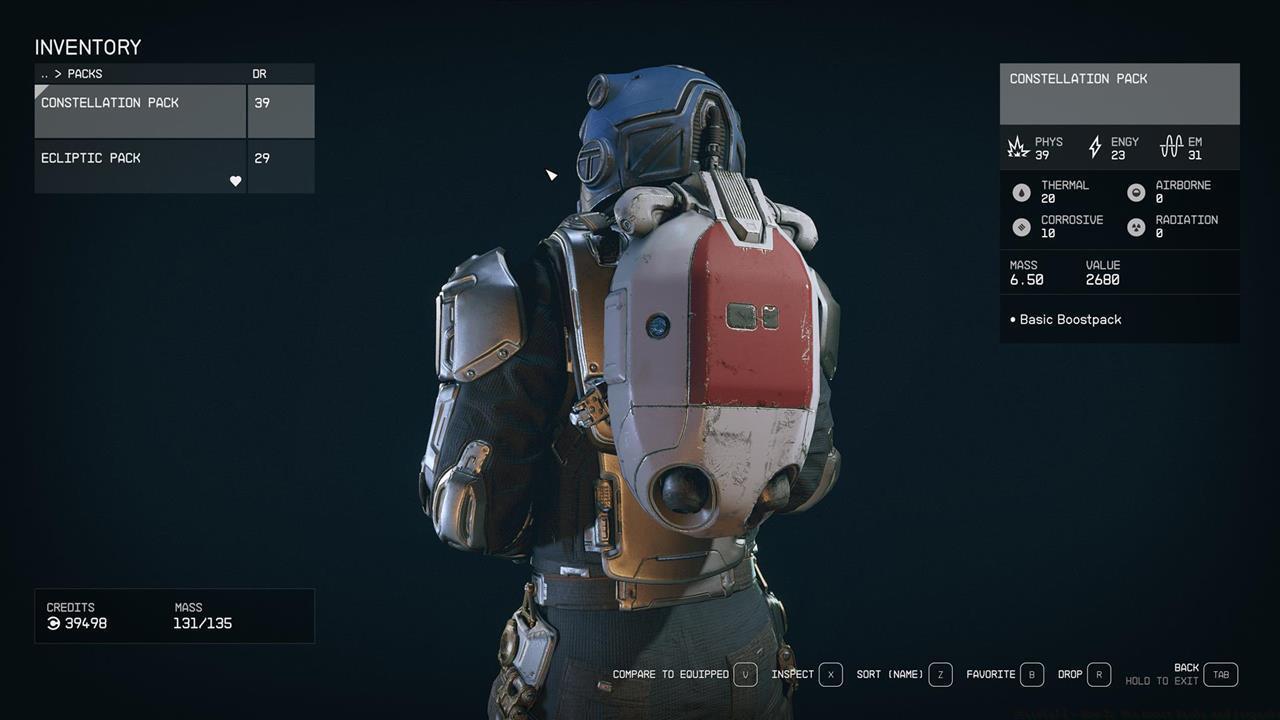The width and height of the screenshot is (1280, 720).
Task: Select the Constellation Pack row
Action: coord(140,110)
